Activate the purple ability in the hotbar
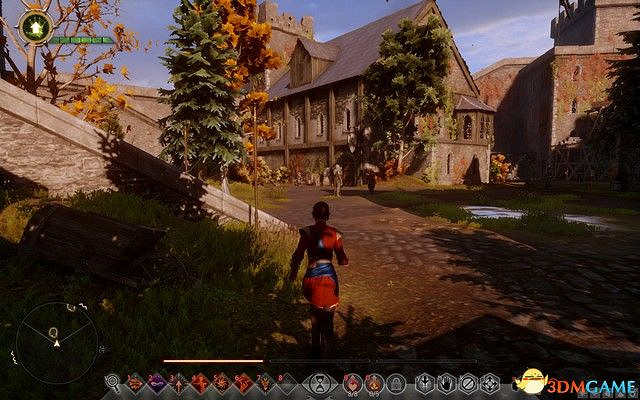Screen dimensions: 640x400 click(156, 382)
